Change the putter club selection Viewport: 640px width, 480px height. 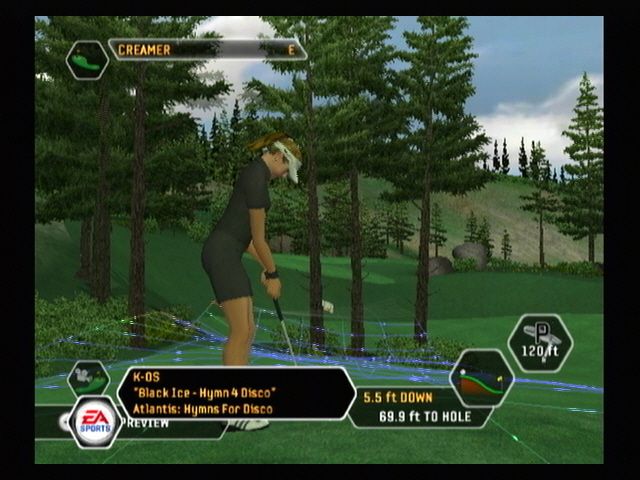[x=540, y=343]
